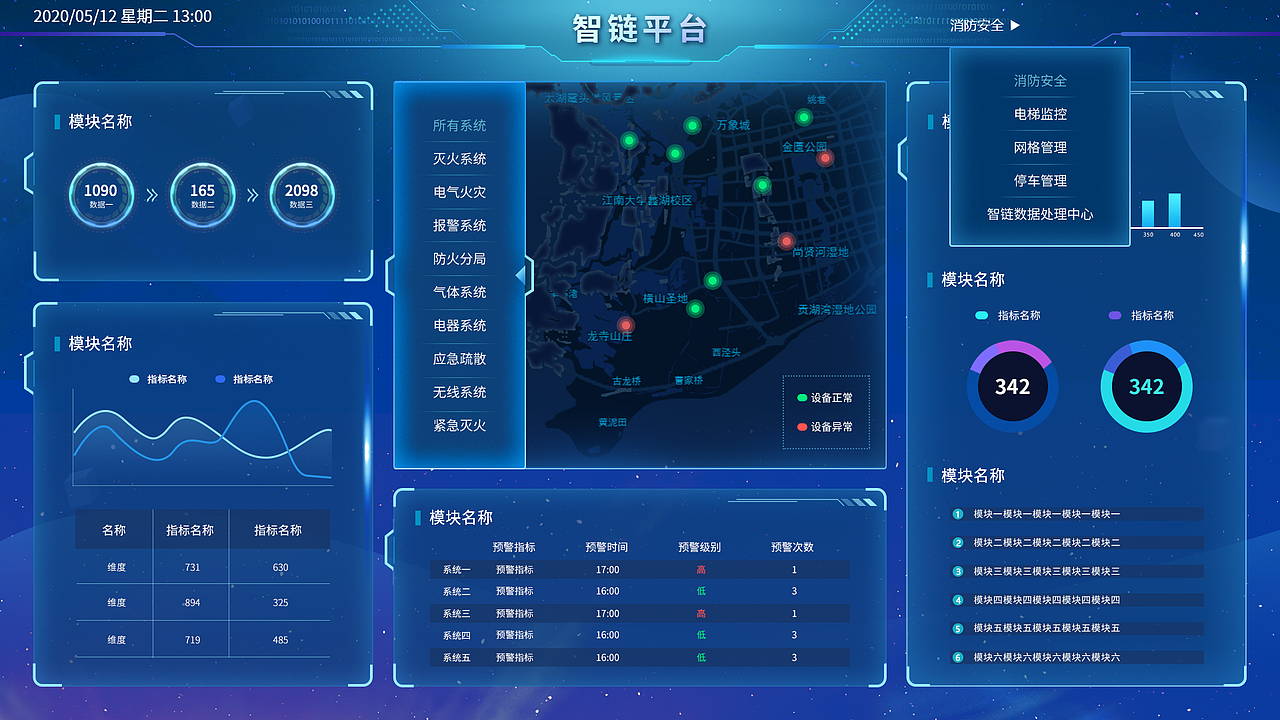The height and width of the screenshot is (720, 1280).
Task: Open 电梯监控 from the navigation menu
Action: click(x=1039, y=114)
